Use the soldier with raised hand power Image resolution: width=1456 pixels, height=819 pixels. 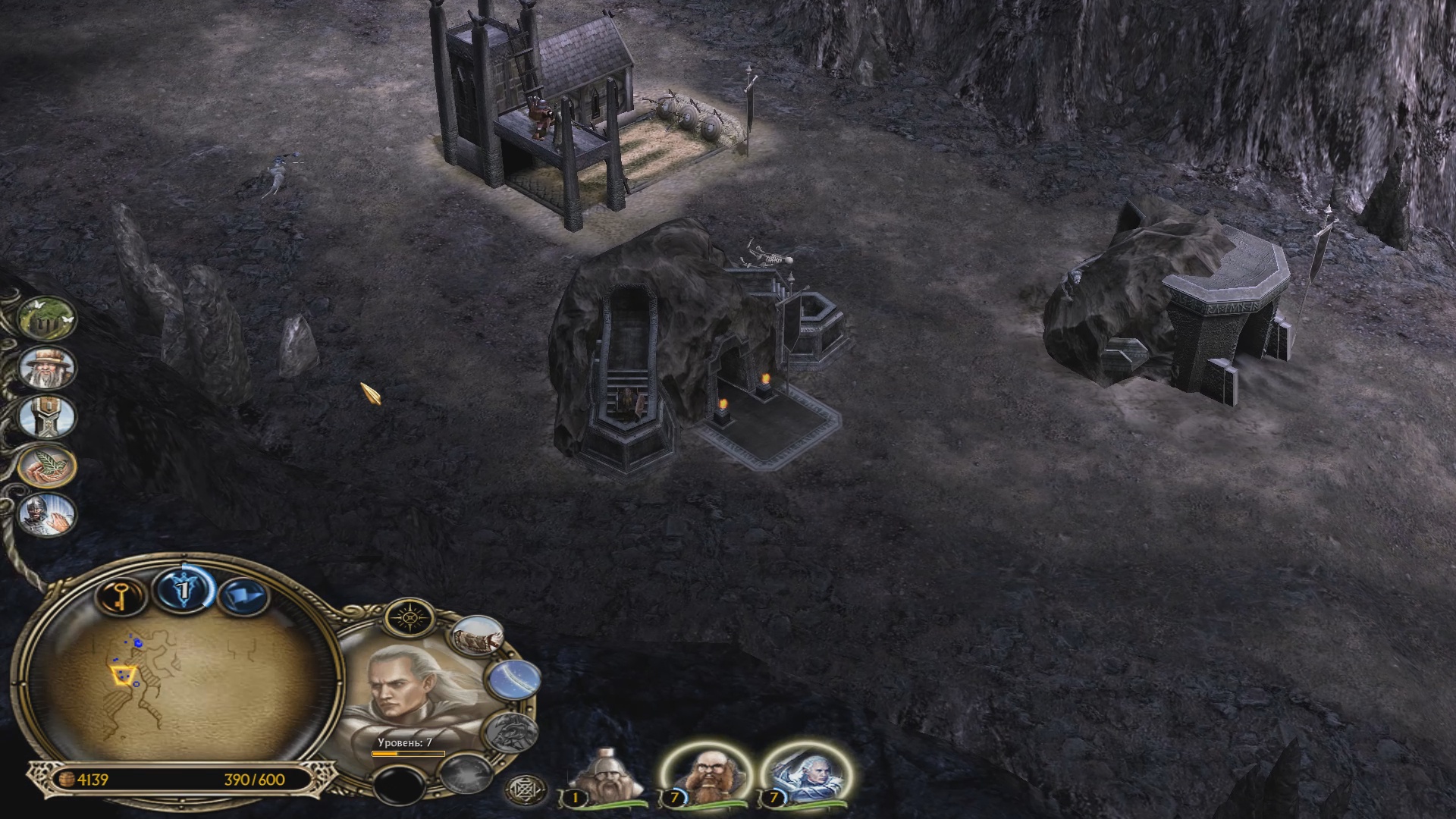(x=47, y=514)
